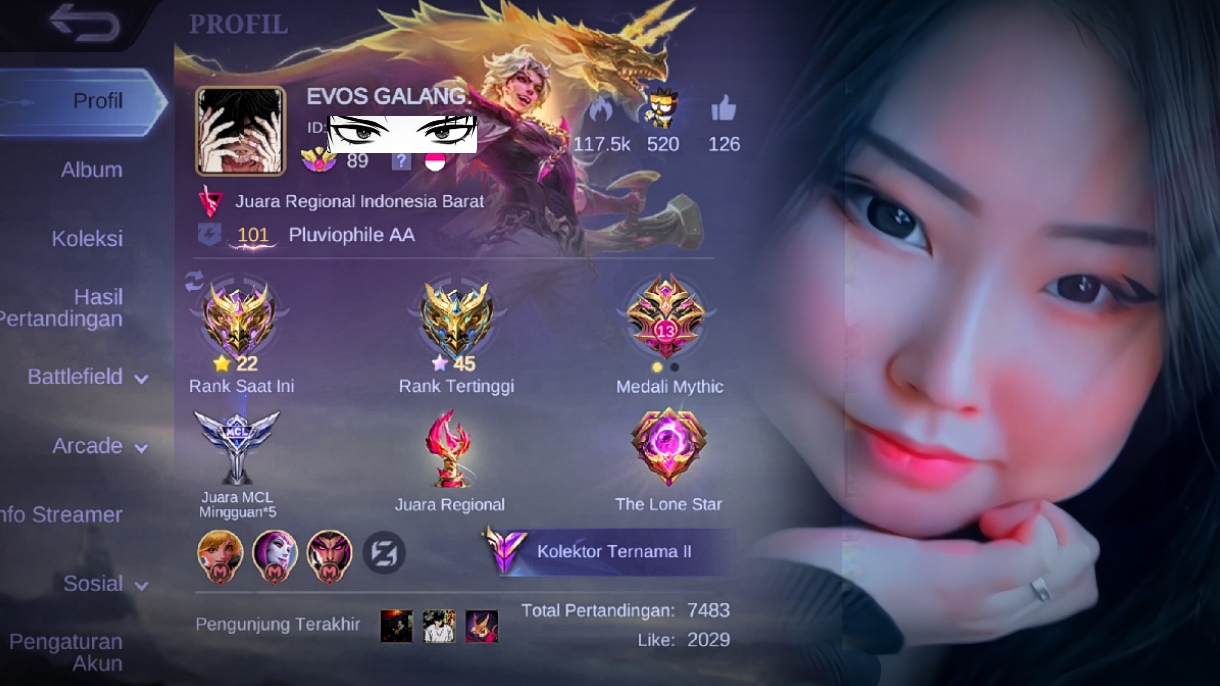Open the Info Streamer section
This screenshot has height=686, width=1220.
pos(62,515)
